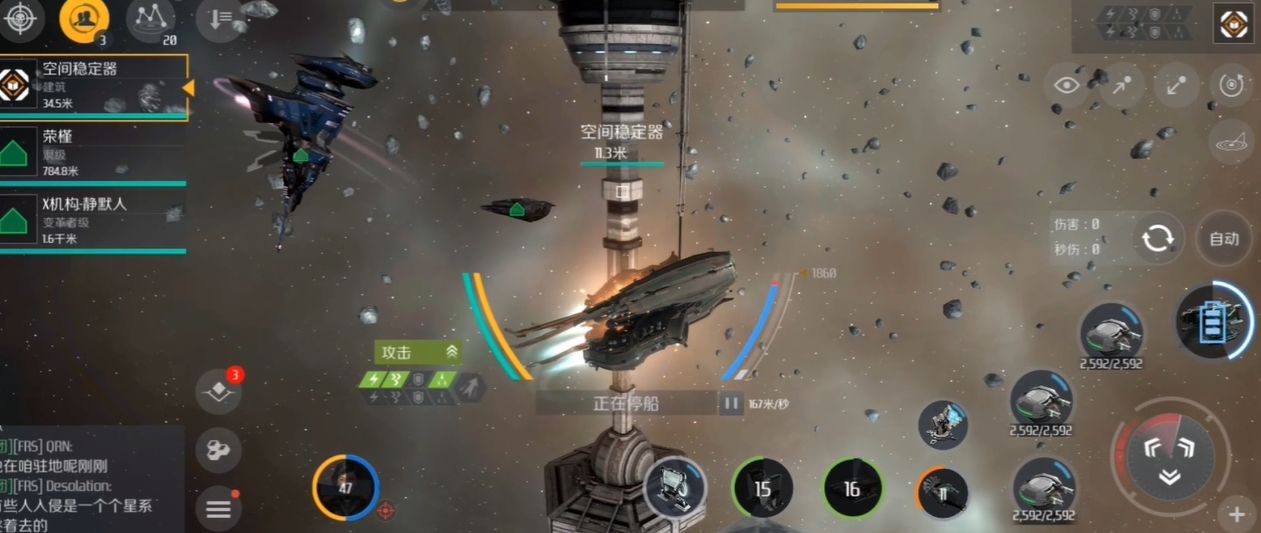Switch to the orange players overview tab
Image resolution: width=1261 pixels, height=533 pixels.
84,18
